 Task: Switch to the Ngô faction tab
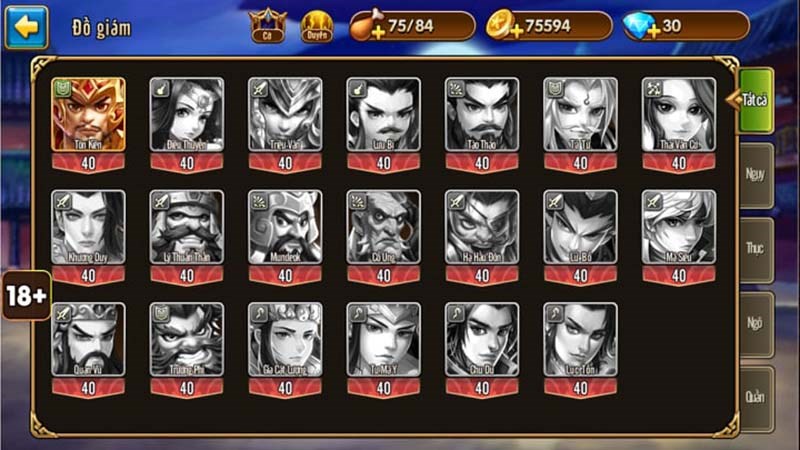pos(756,322)
